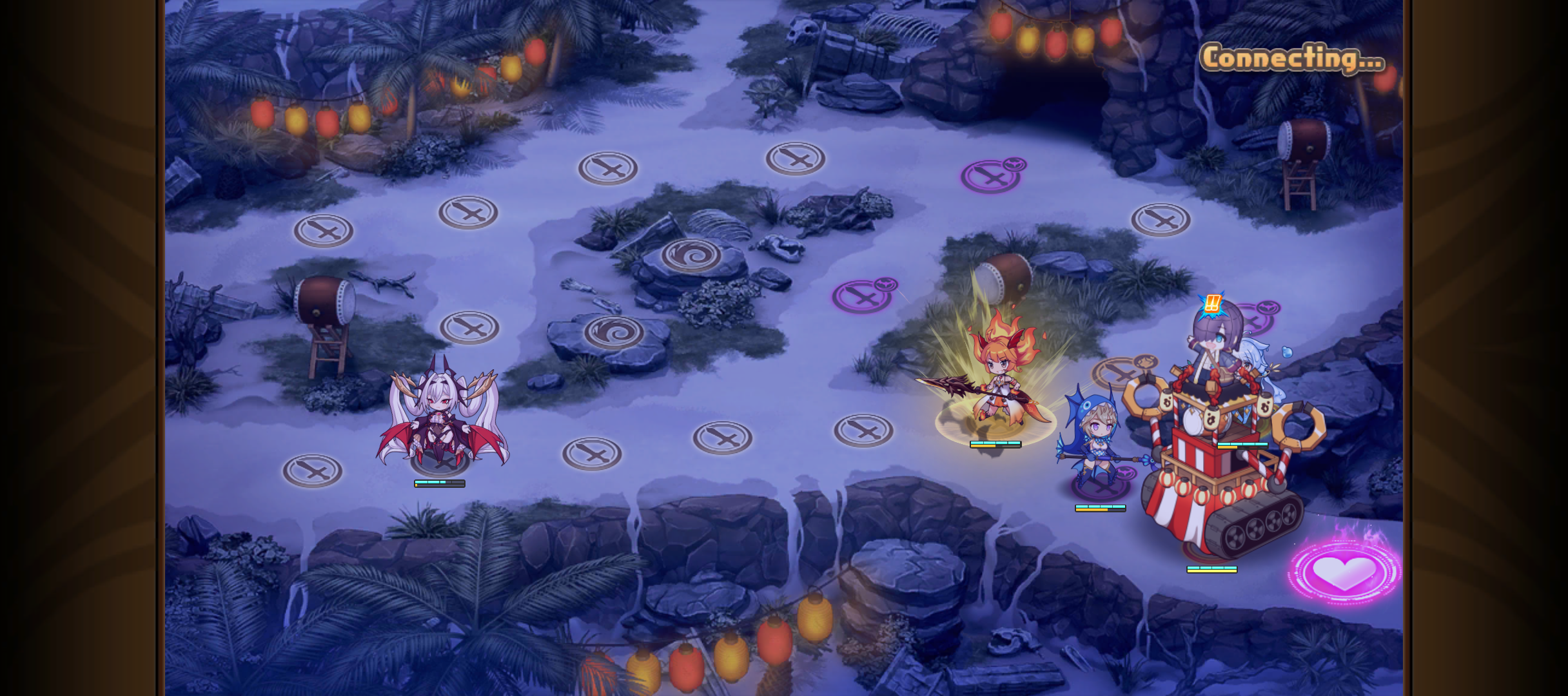The image size is (1568, 696).
Task: Tap the glowing pink heart button
Action: 1344,571
